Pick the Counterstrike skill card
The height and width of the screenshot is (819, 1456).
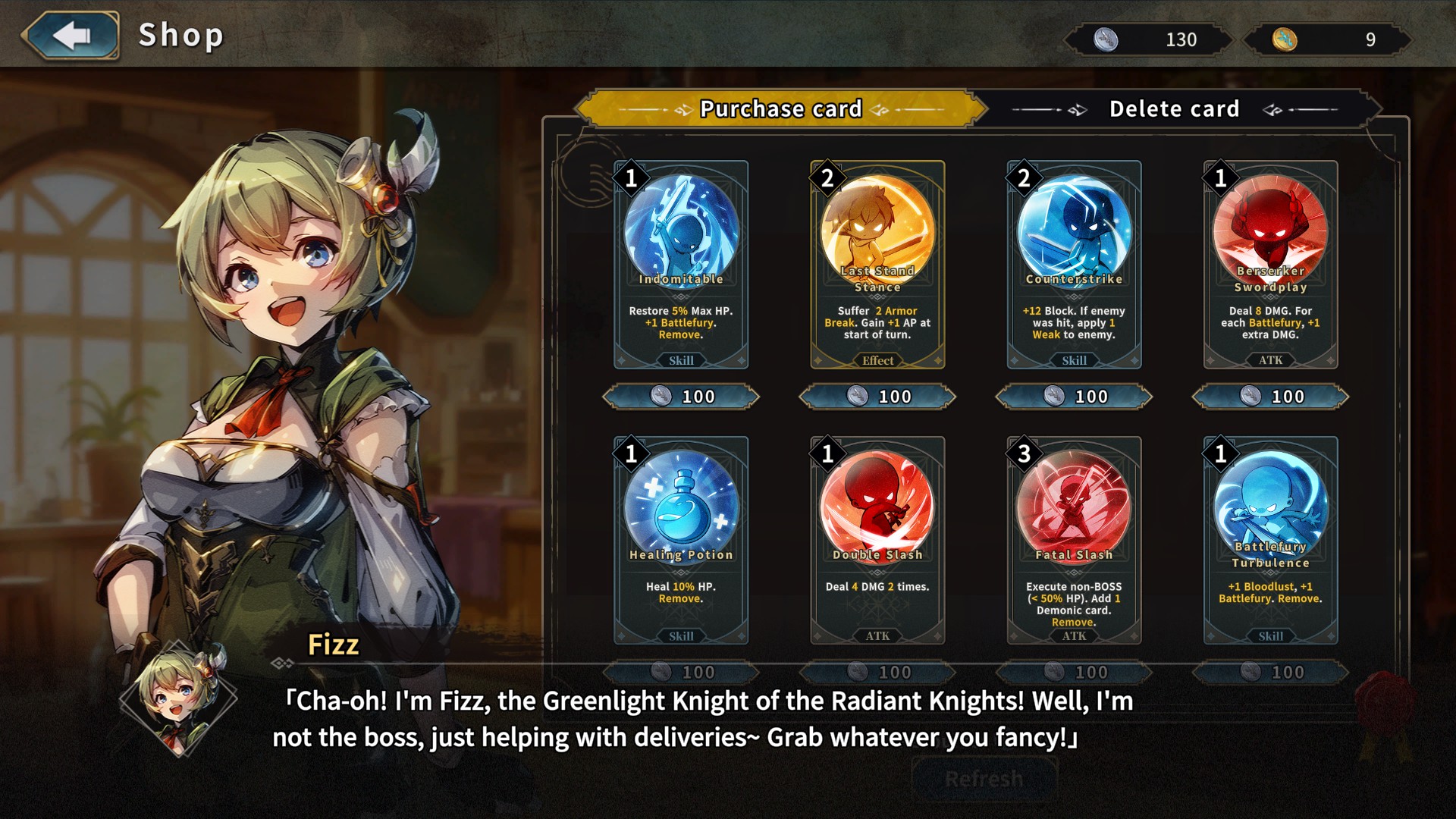pos(1074,264)
